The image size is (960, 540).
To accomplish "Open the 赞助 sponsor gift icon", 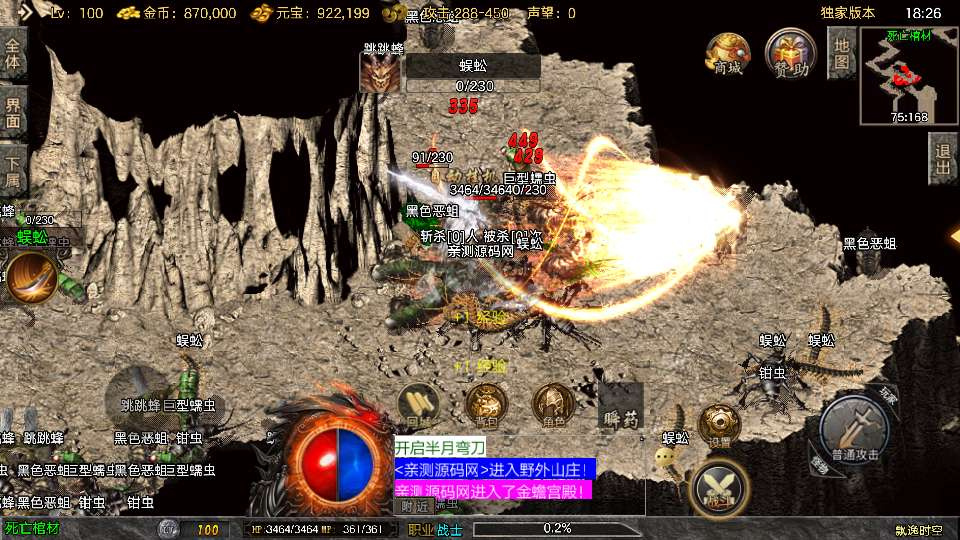I will (790, 53).
